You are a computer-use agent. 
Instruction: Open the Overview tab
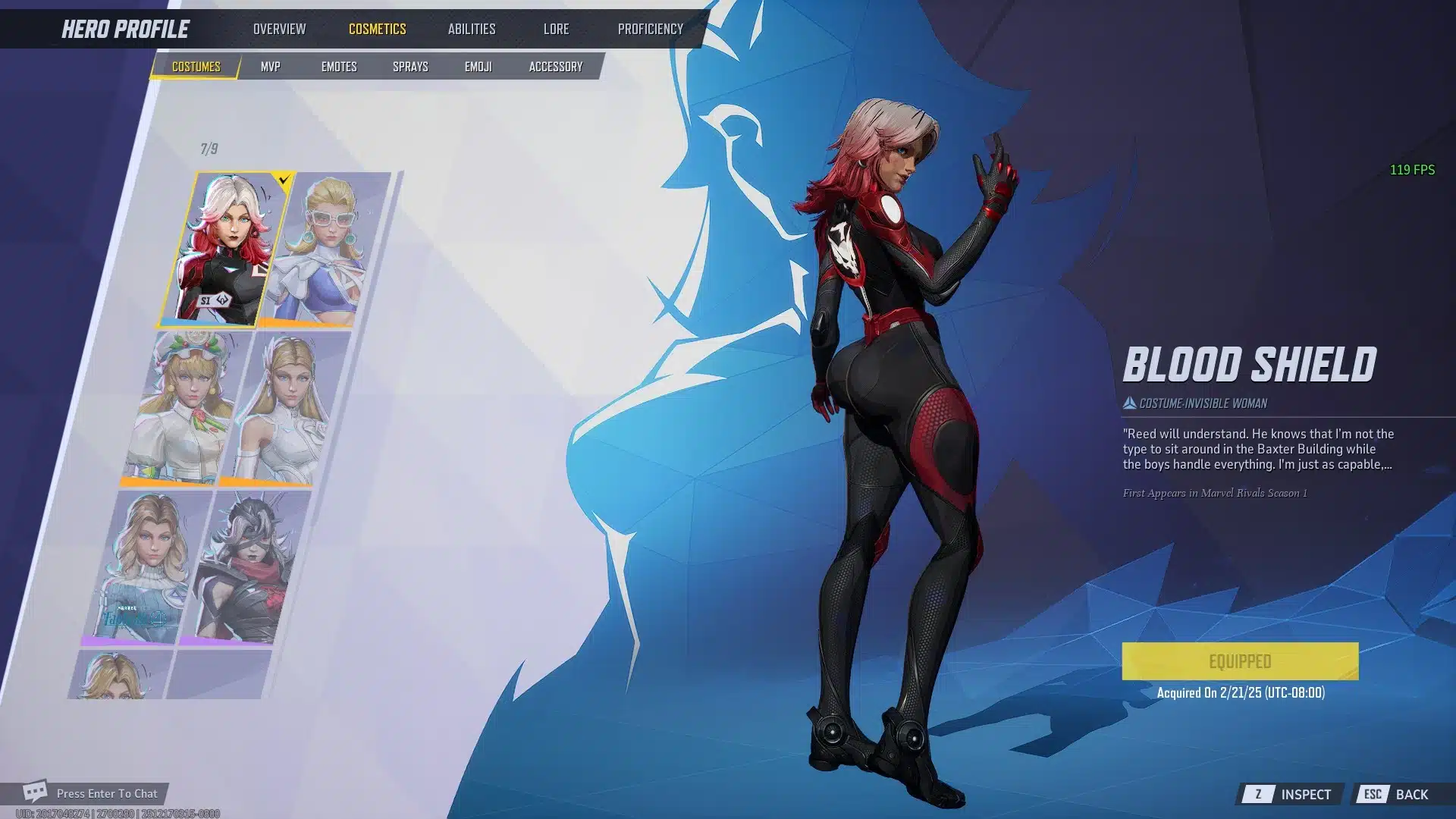[x=279, y=29]
